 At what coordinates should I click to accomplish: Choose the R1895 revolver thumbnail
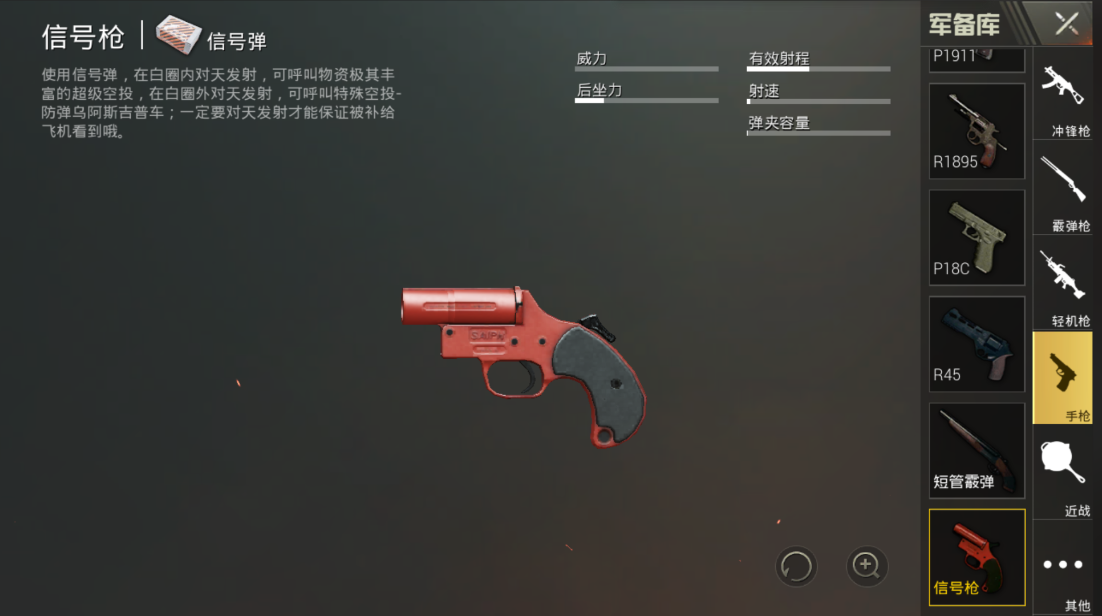tap(977, 131)
